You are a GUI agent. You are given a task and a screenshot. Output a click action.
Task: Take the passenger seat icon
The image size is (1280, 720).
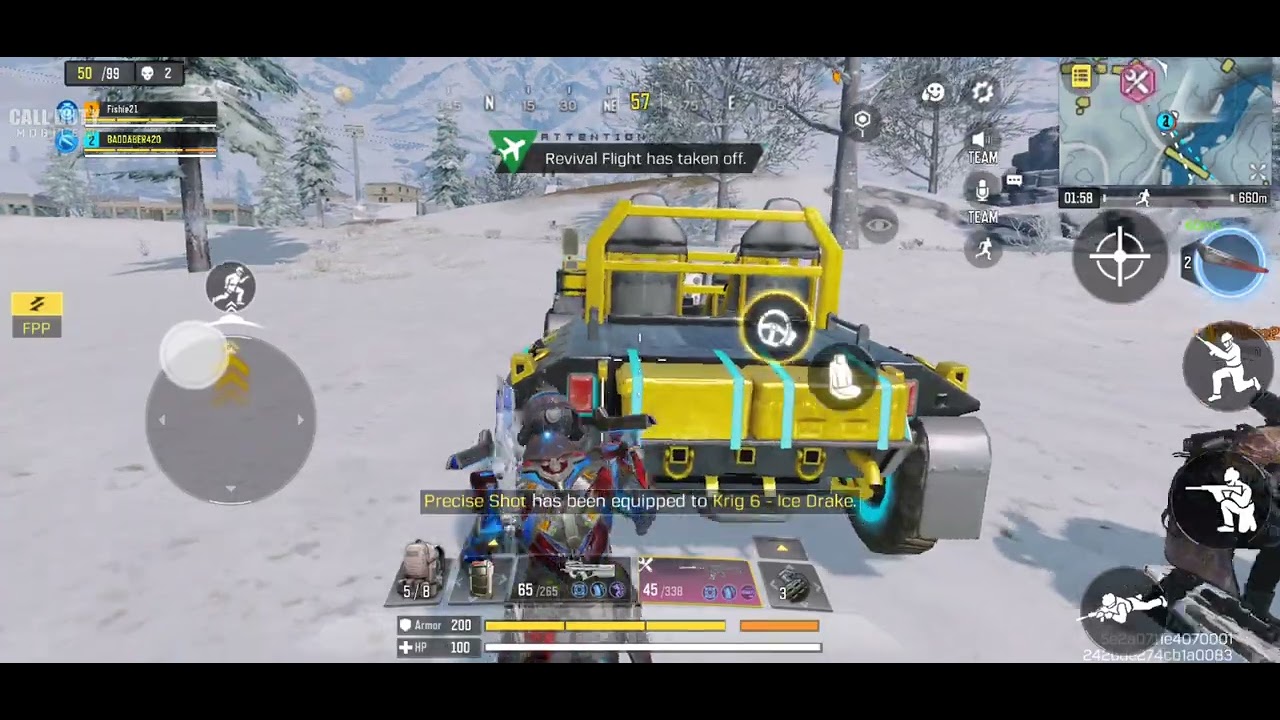pos(845,379)
